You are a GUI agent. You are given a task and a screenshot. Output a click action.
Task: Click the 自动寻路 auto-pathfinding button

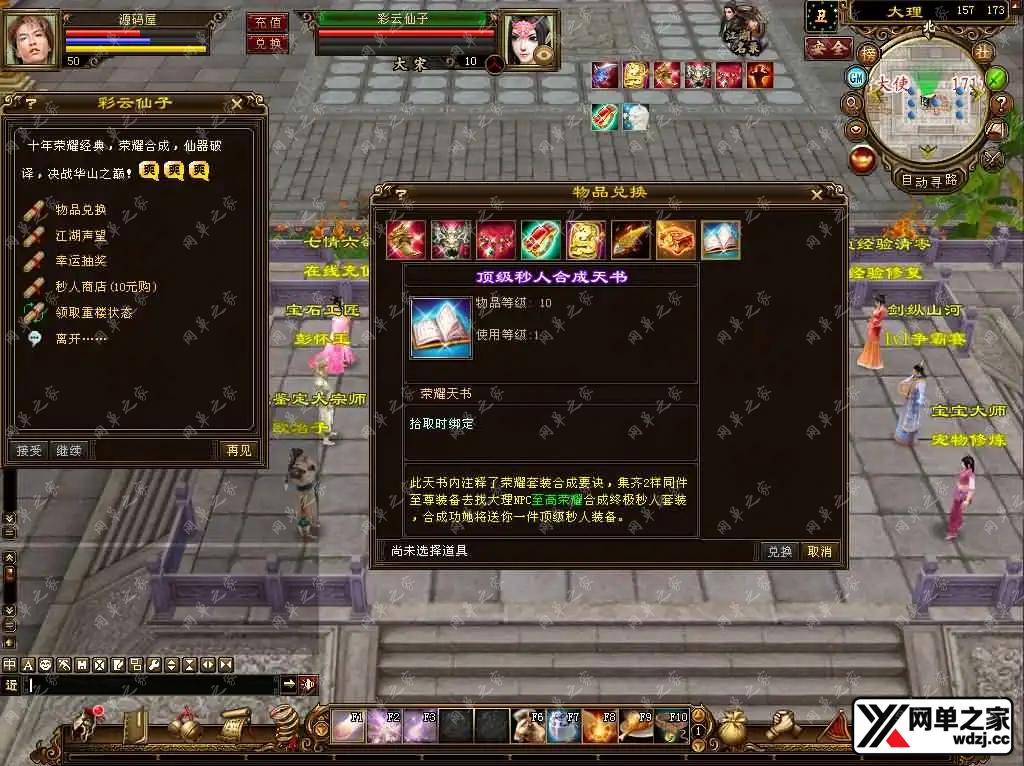[929, 181]
